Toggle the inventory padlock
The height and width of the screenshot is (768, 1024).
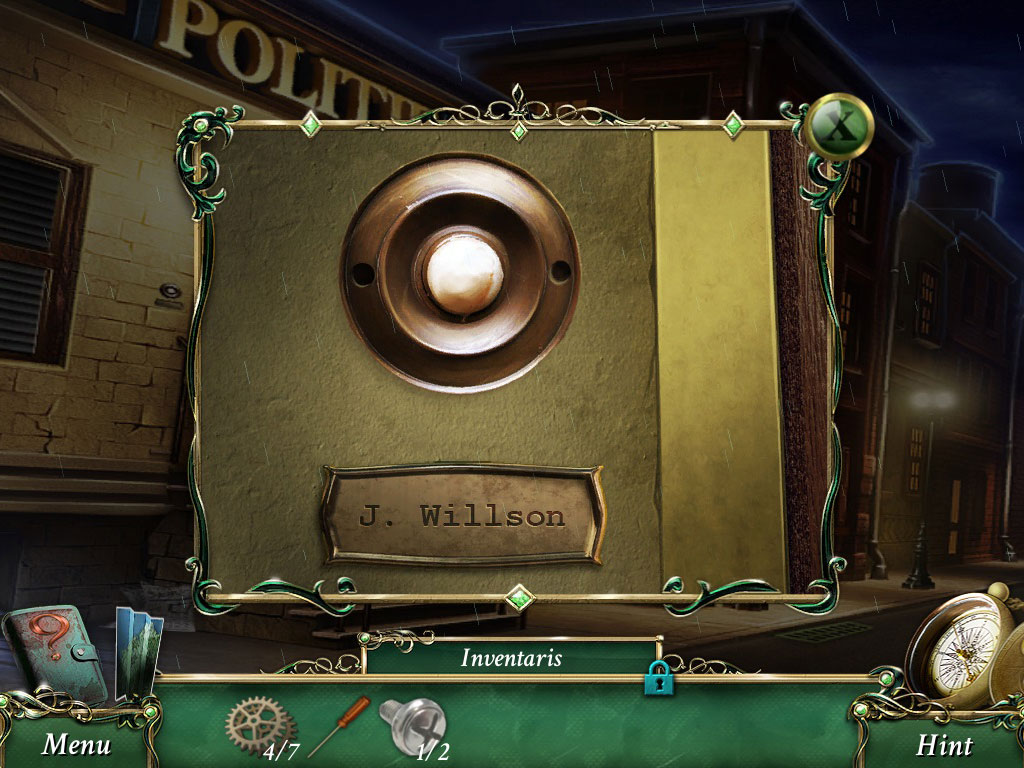(658, 678)
